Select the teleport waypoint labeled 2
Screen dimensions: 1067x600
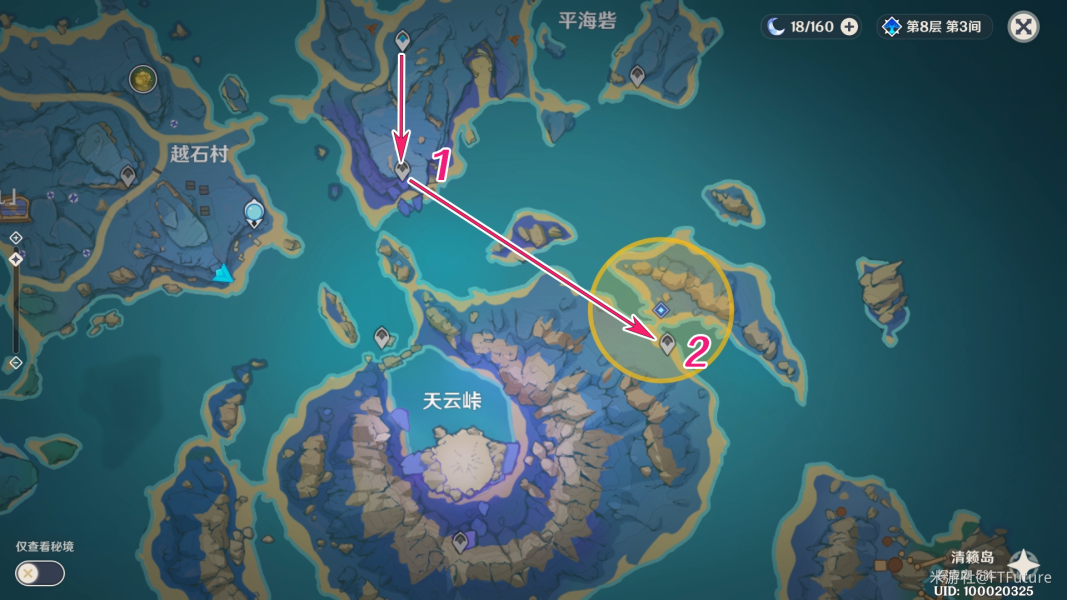(667, 343)
